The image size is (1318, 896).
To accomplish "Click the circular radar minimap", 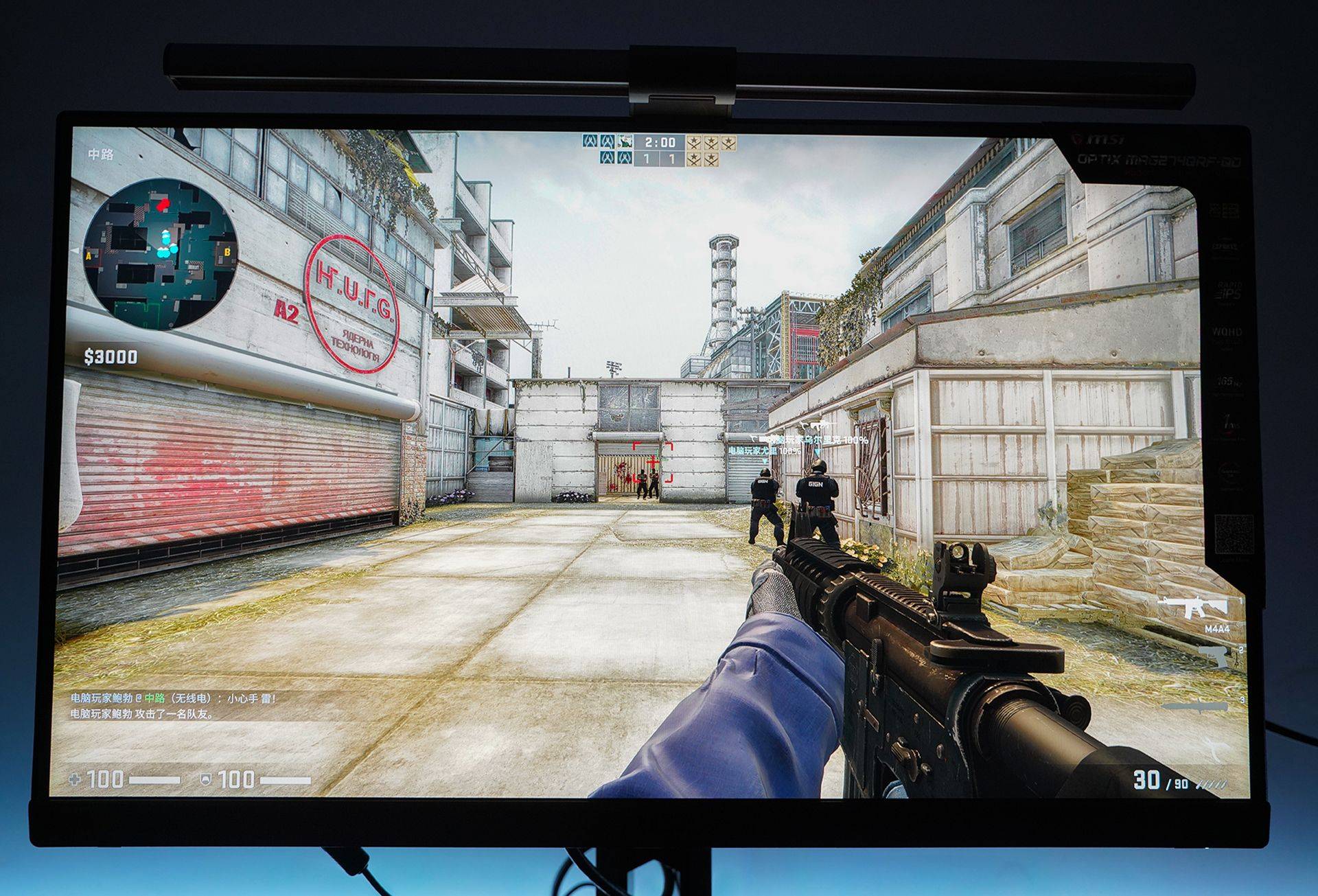I will (x=161, y=255).
